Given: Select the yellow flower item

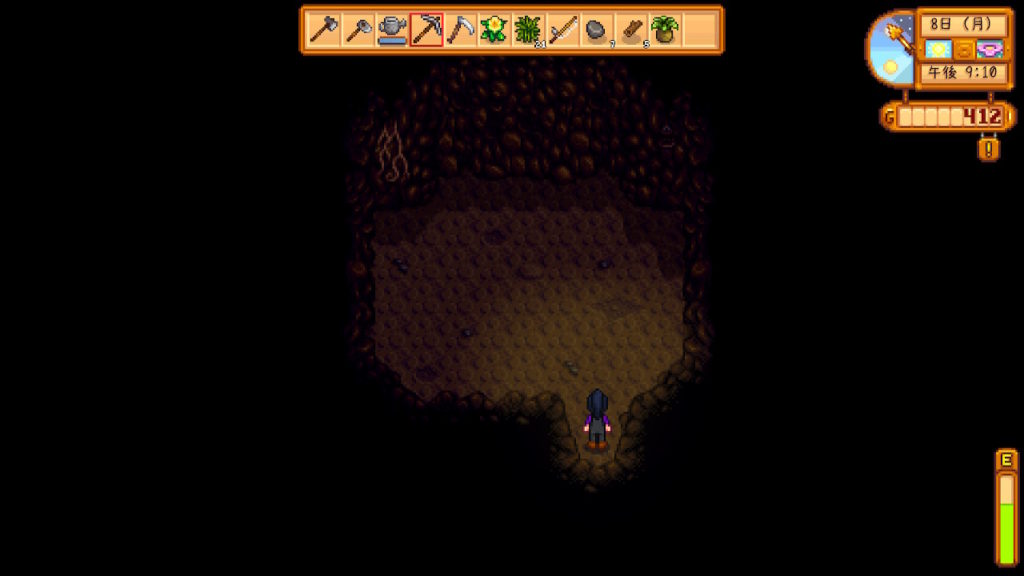Looking at the screenshot, I should tap(494, 30).
